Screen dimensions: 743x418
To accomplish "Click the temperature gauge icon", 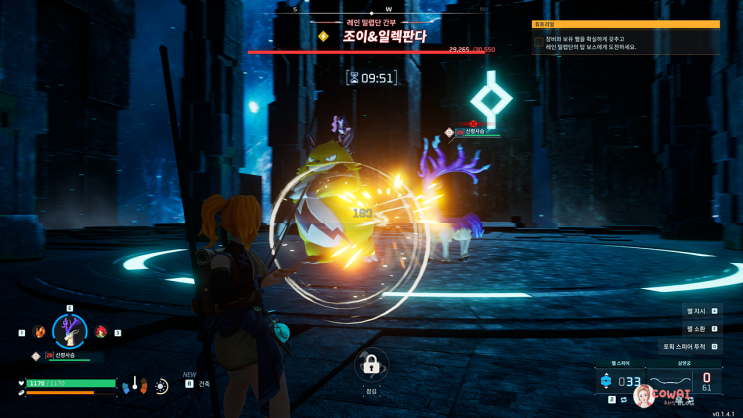I will pos(134,384).
